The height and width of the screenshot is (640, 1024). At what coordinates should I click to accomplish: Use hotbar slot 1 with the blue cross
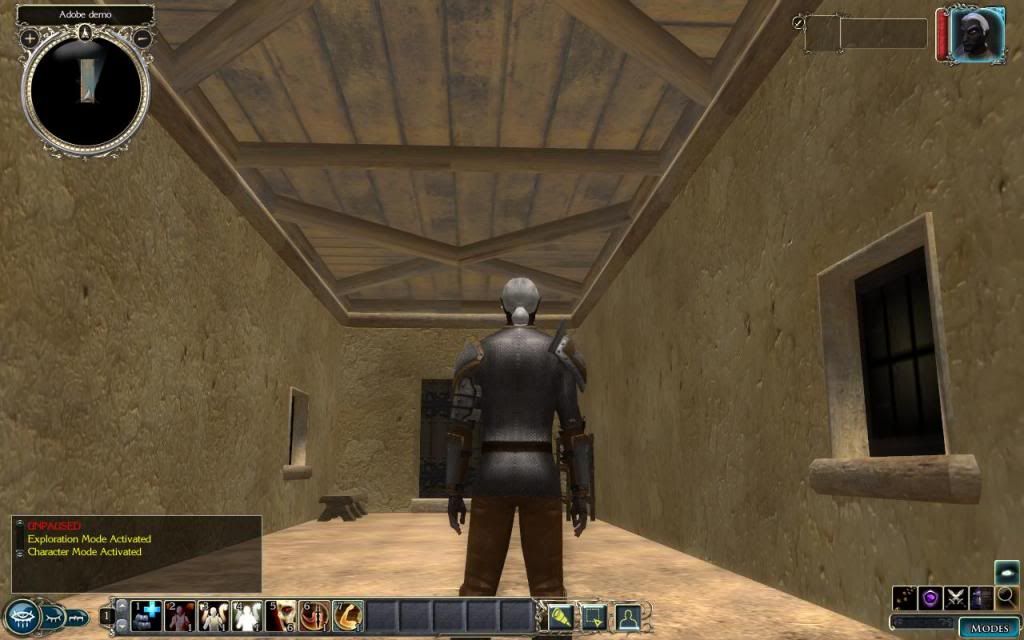pyautogui.click(x=146, y=616)
